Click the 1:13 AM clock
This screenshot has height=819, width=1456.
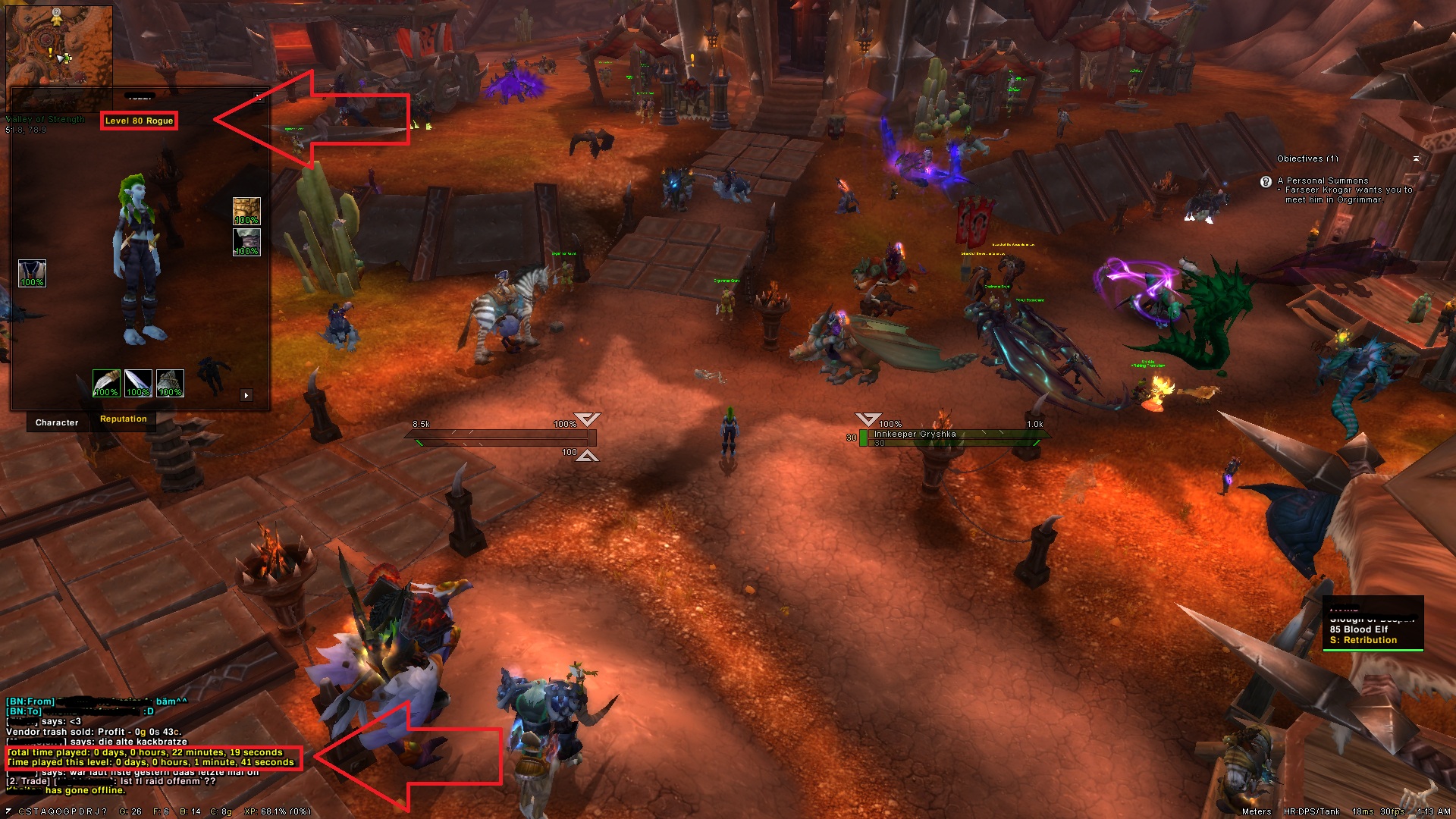(1433, 811)
